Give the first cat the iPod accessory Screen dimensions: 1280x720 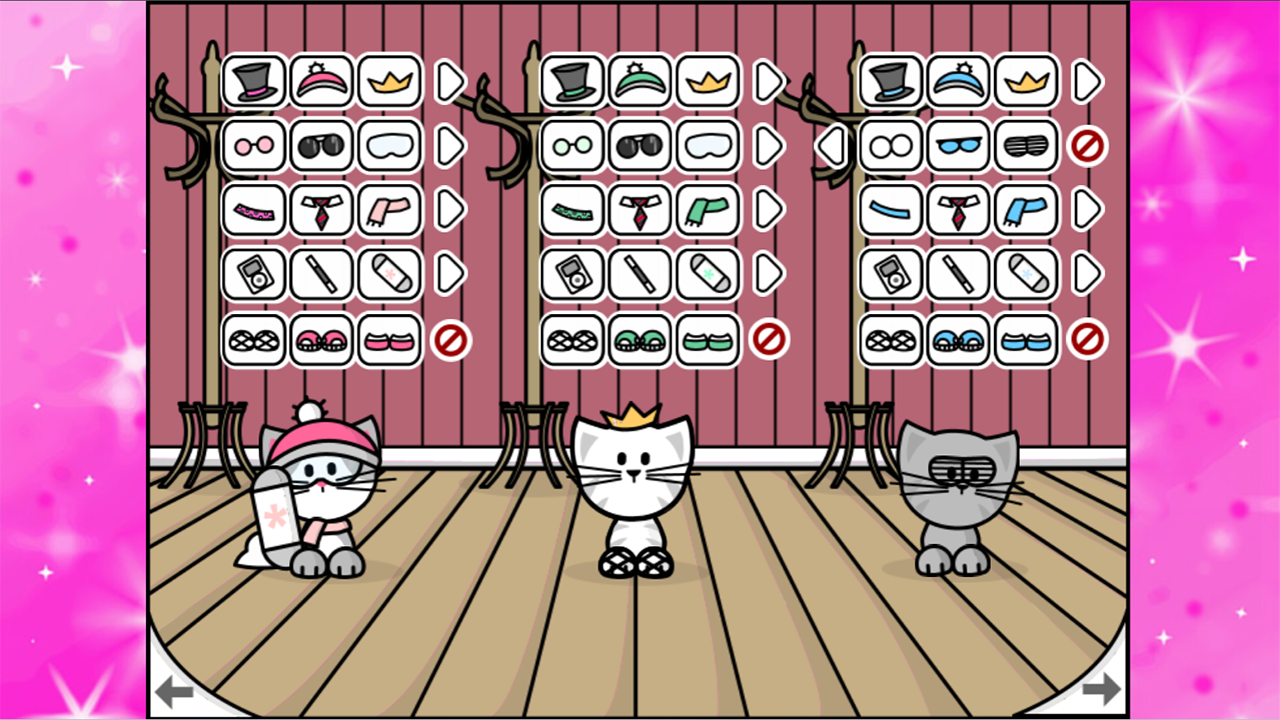253,274
